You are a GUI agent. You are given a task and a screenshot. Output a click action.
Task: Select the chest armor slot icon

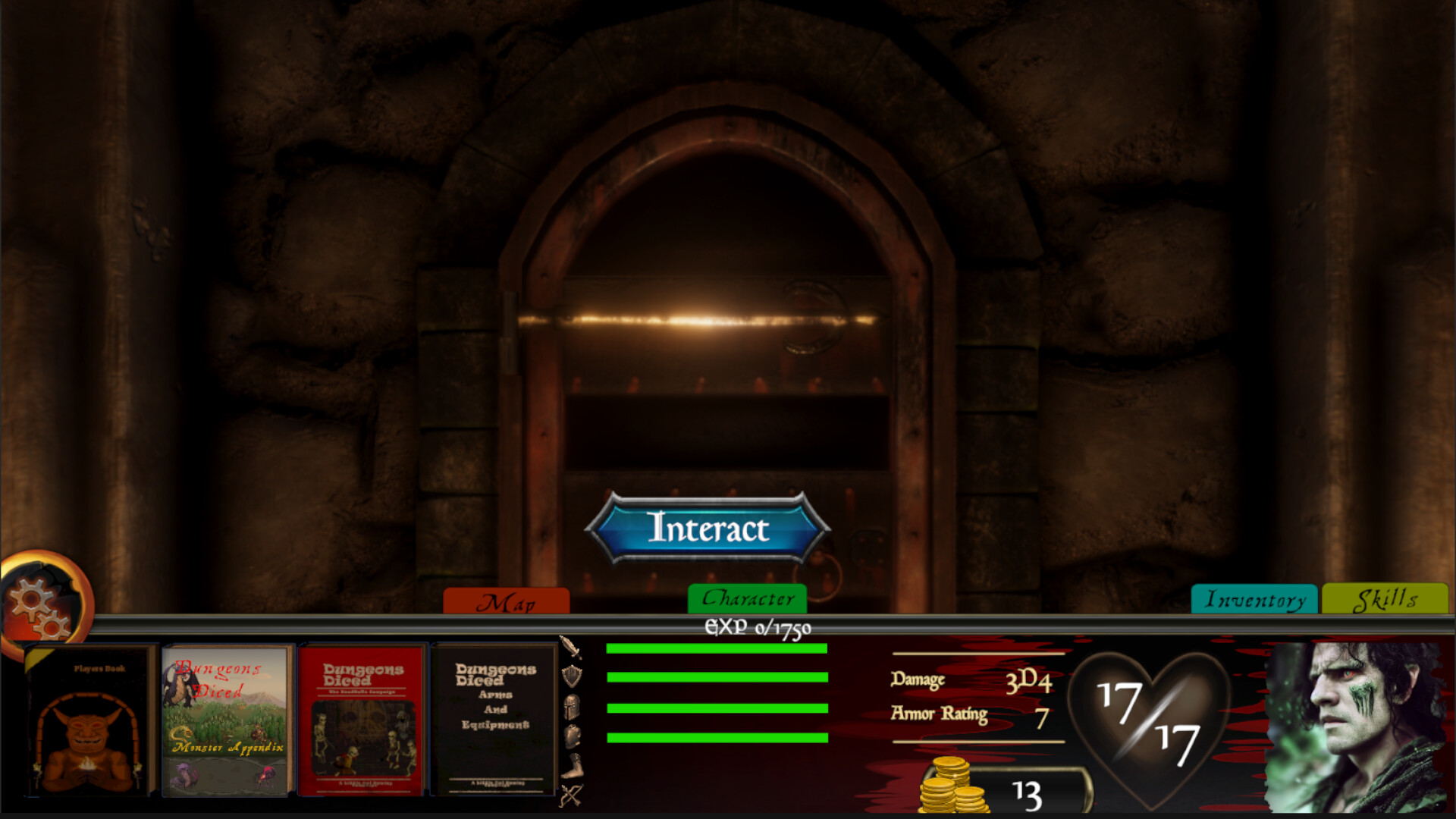coord(573,736)
